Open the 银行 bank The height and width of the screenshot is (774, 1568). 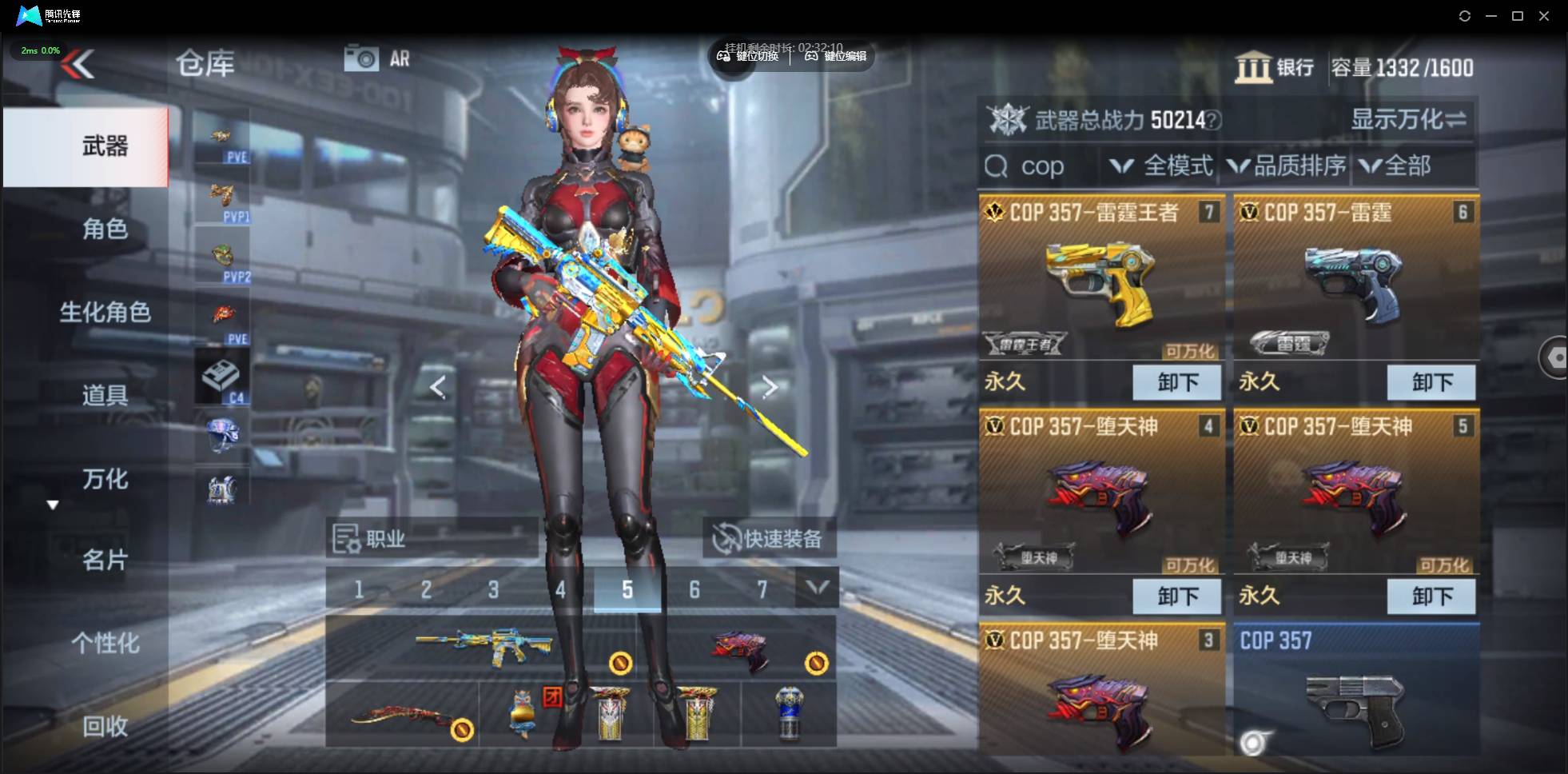click(x=1275, y=68)
